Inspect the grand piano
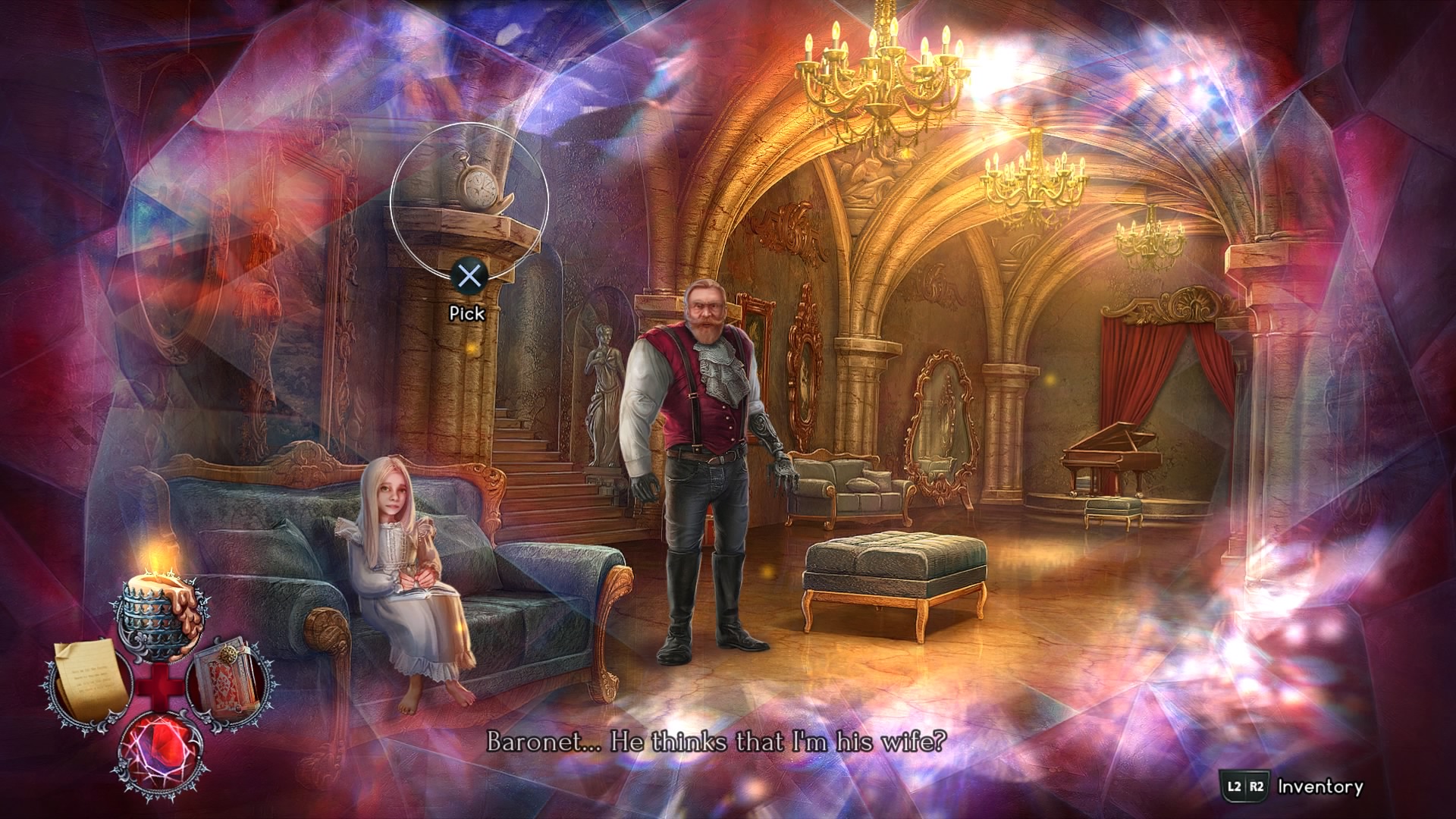This screenshot has width=1456, height=819. click(1115, 455)
